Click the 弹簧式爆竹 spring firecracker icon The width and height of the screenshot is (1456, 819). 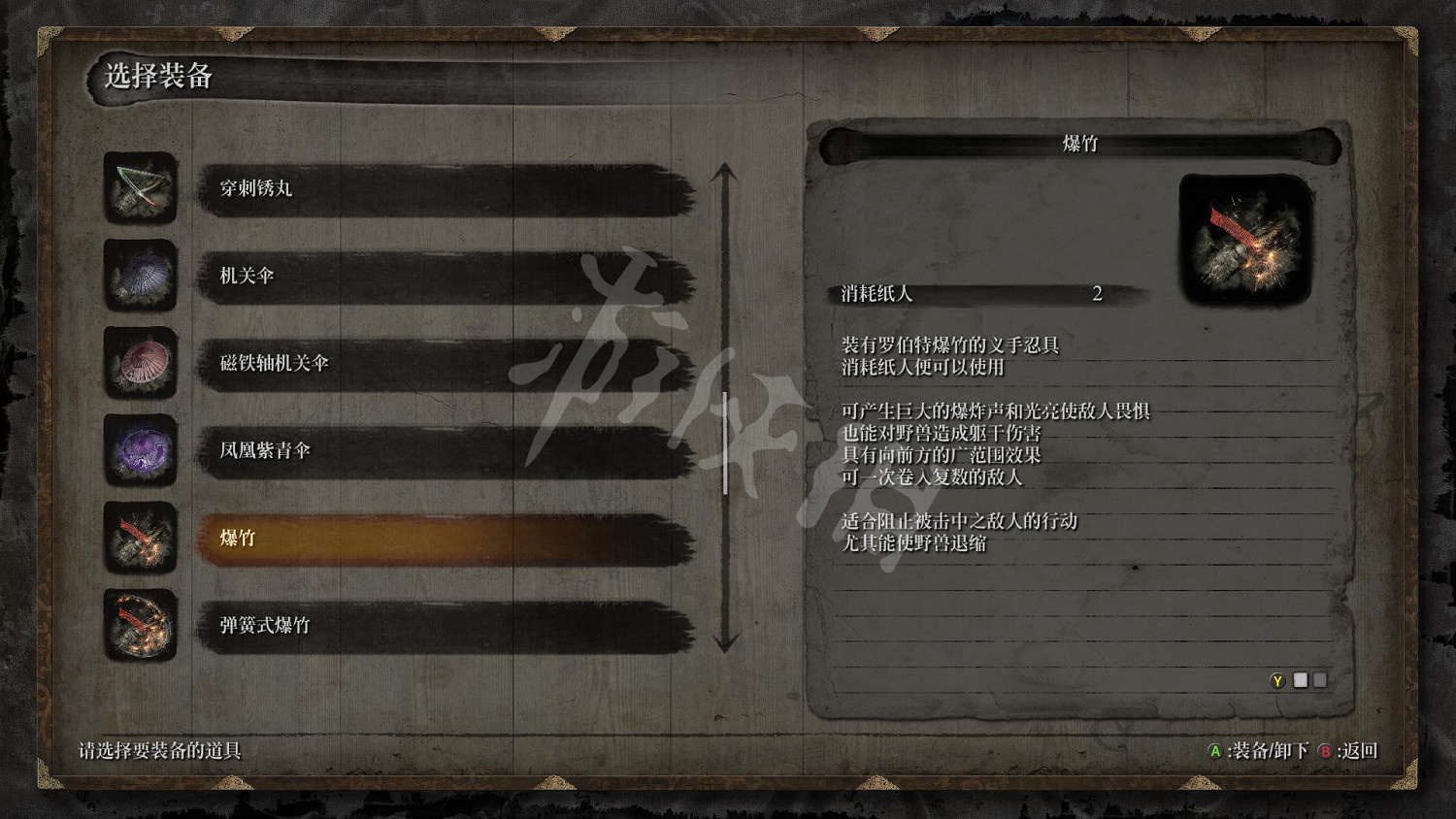click(x=141, y=627)
